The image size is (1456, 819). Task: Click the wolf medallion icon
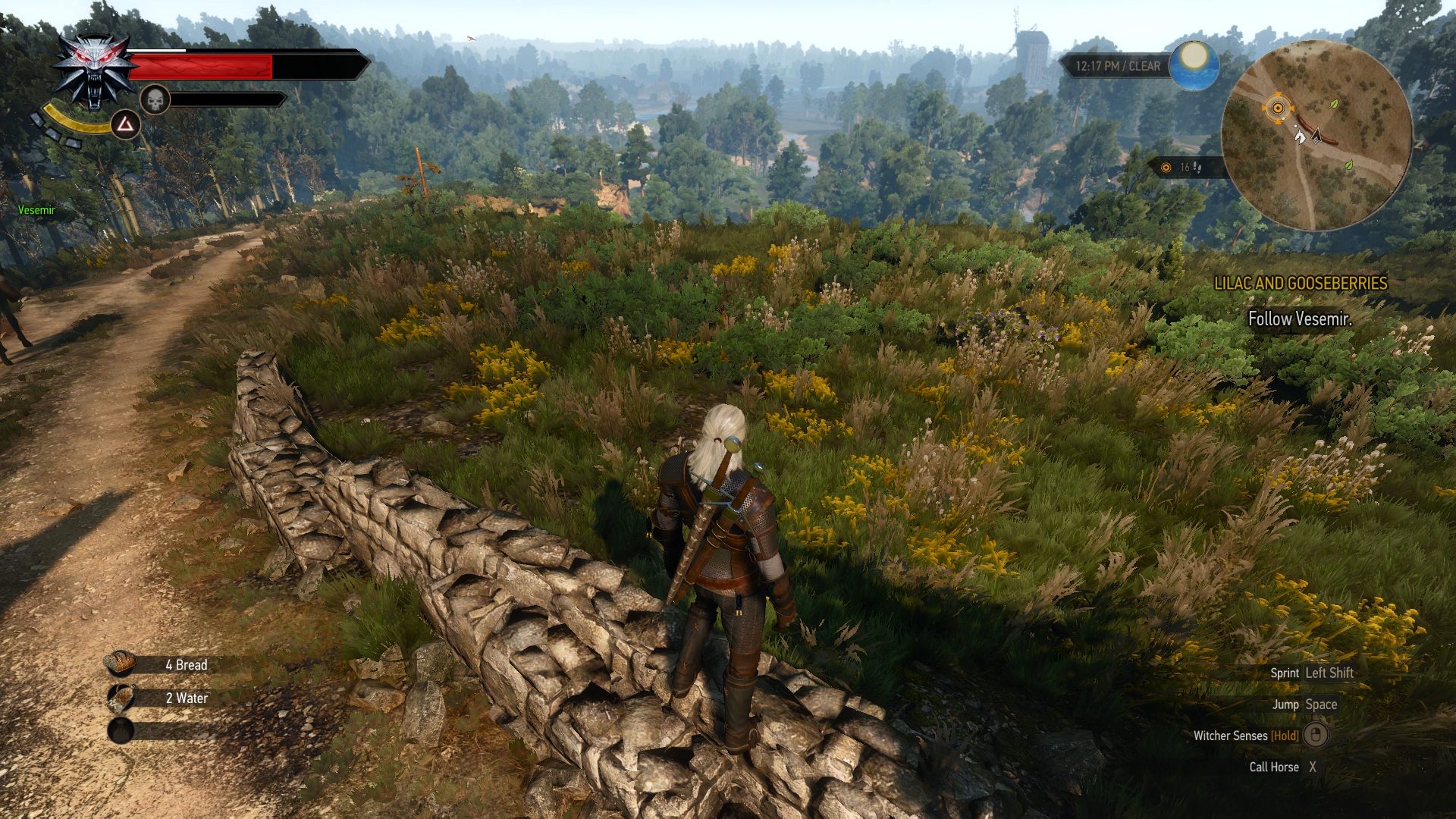coord(94,72)
